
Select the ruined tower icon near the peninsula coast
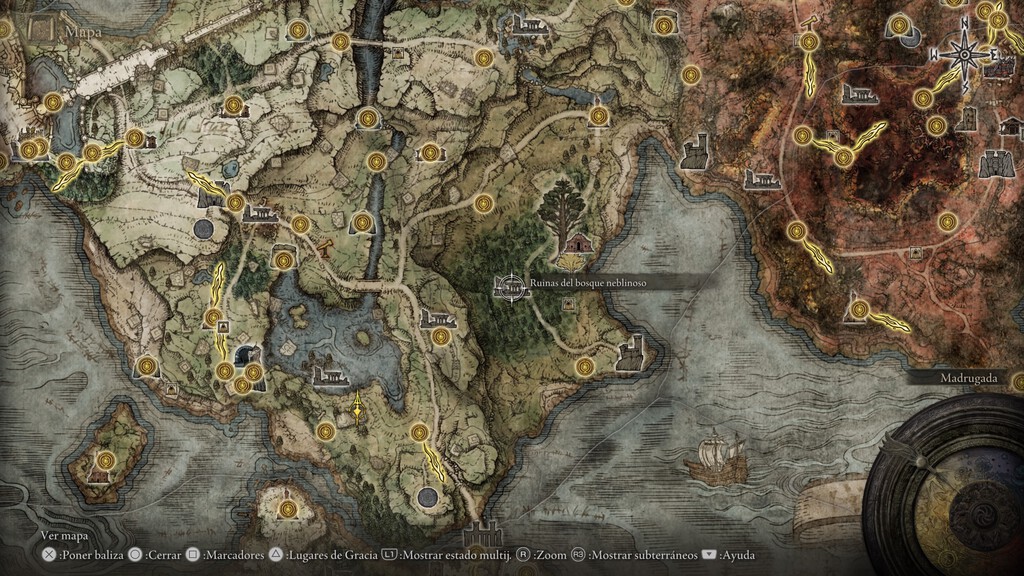pos(630,353)
